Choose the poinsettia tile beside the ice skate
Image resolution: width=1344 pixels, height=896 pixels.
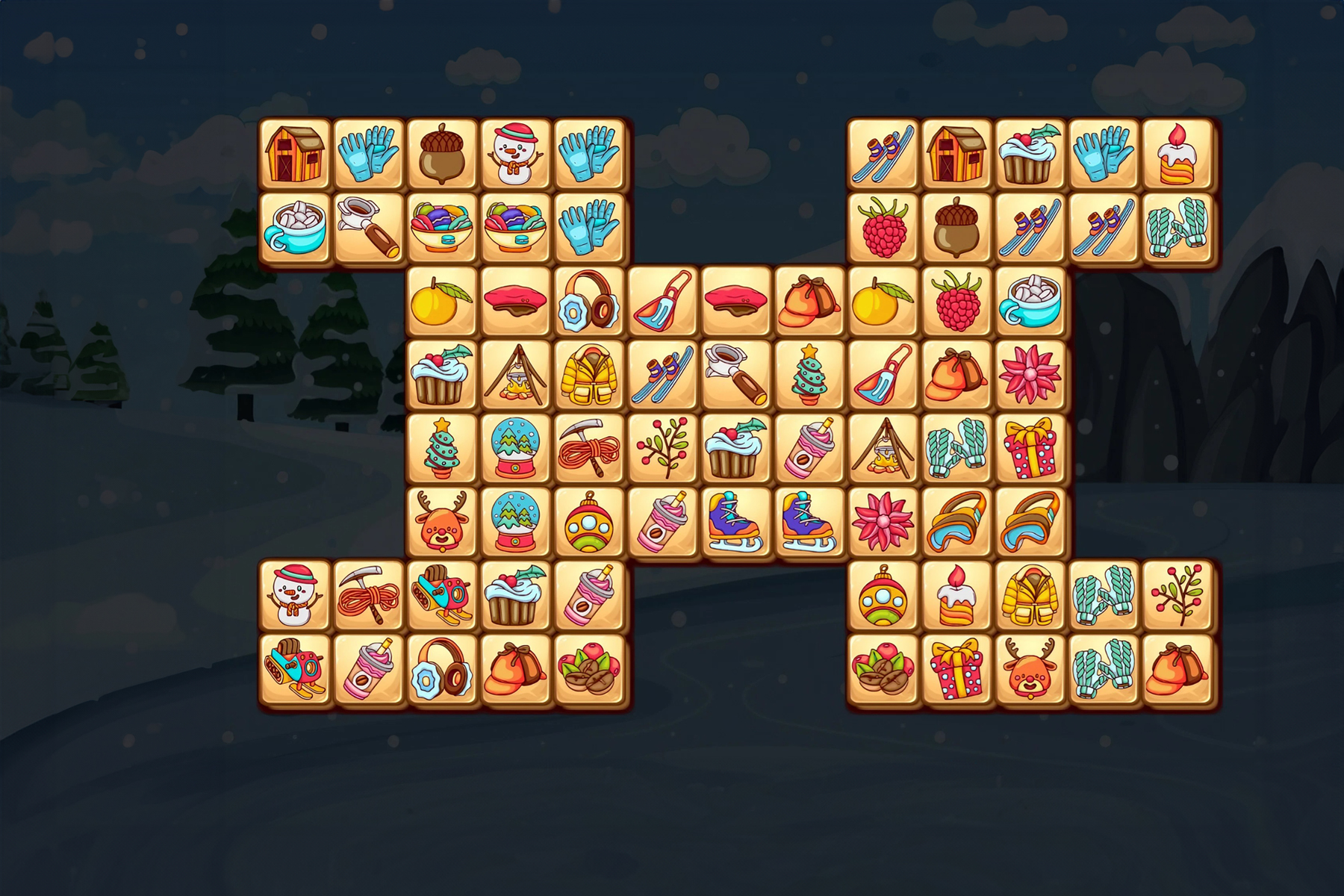tap(884, 521)
